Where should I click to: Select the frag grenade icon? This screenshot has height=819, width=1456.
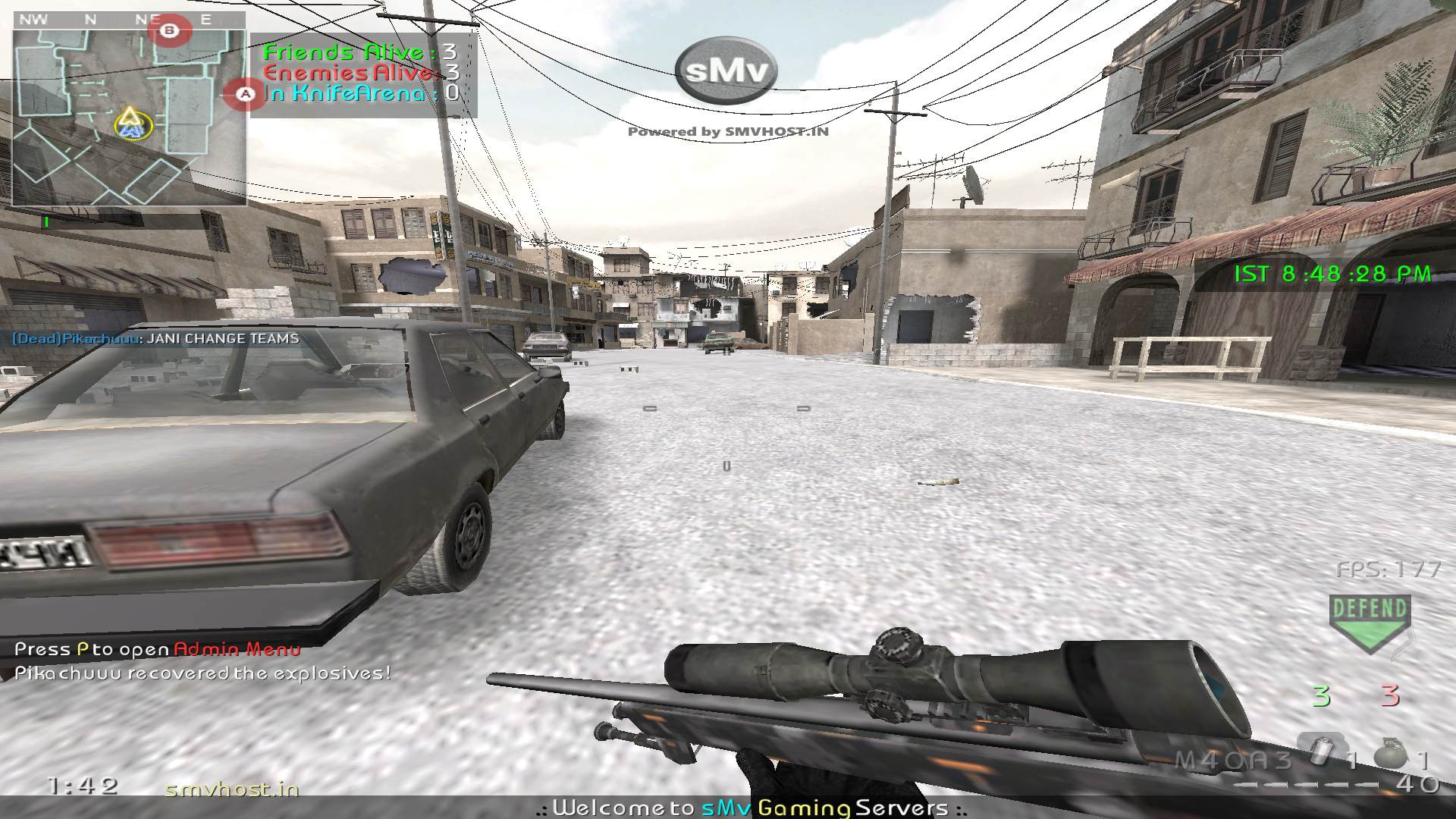pos(1394,752)
